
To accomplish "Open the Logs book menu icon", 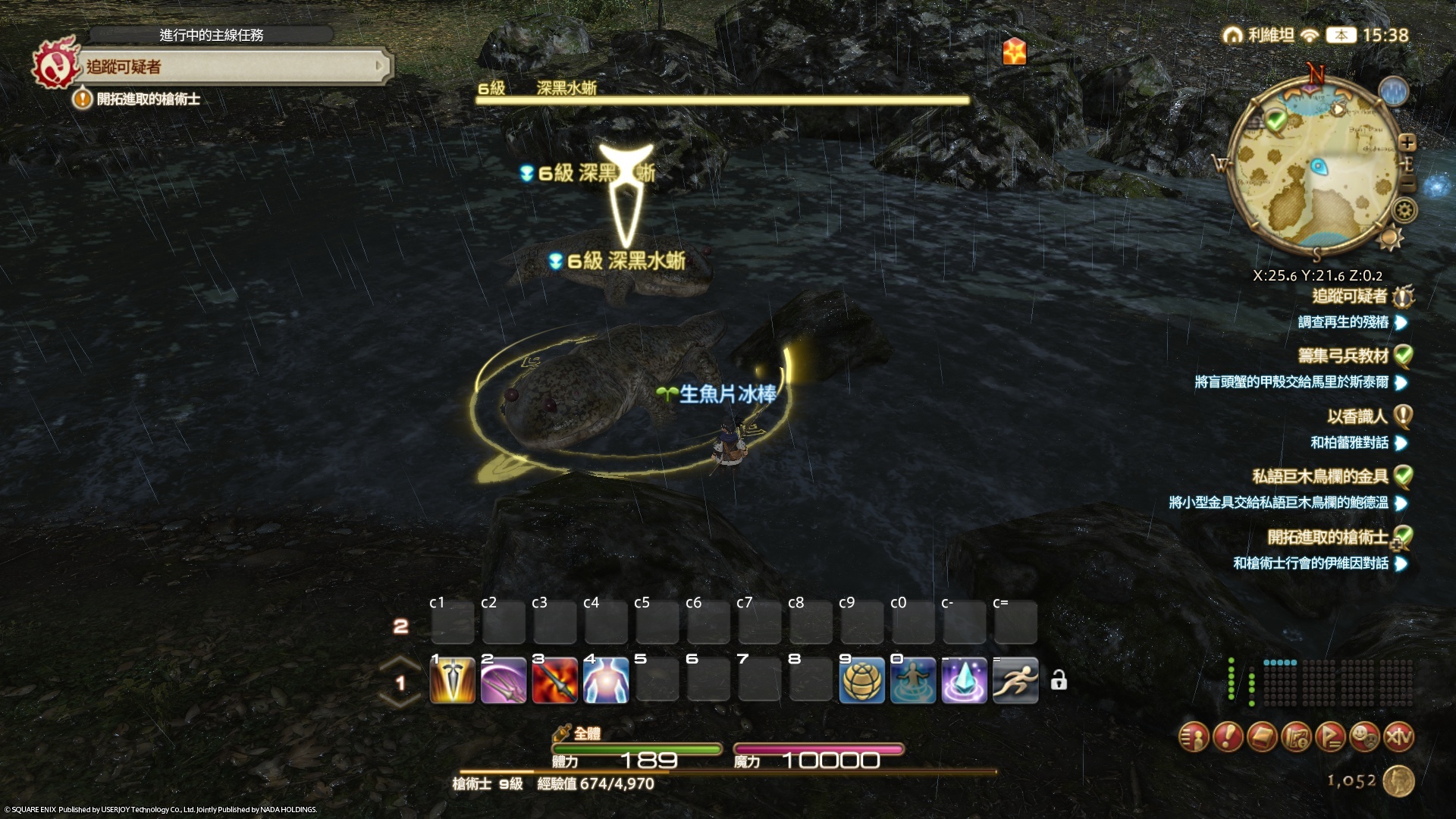I will (x=1262, y=736).
